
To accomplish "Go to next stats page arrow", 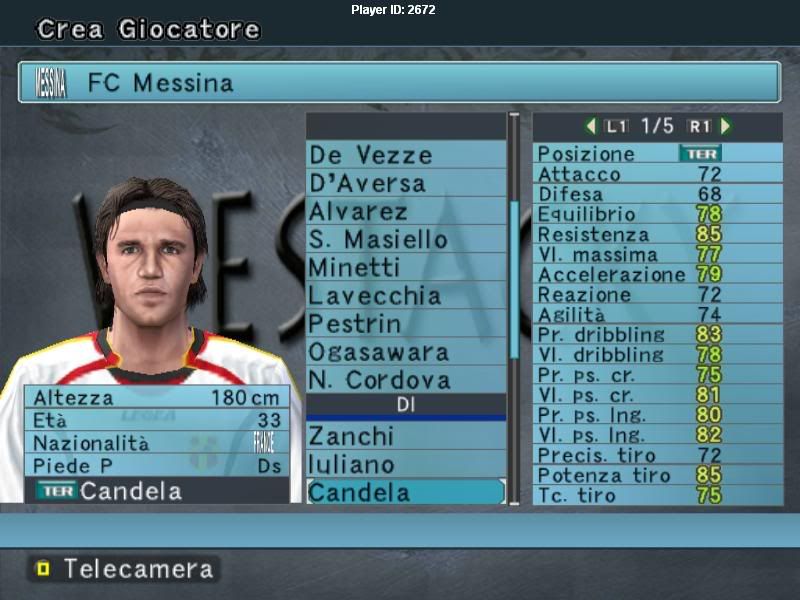I will (x=725, y=126).
